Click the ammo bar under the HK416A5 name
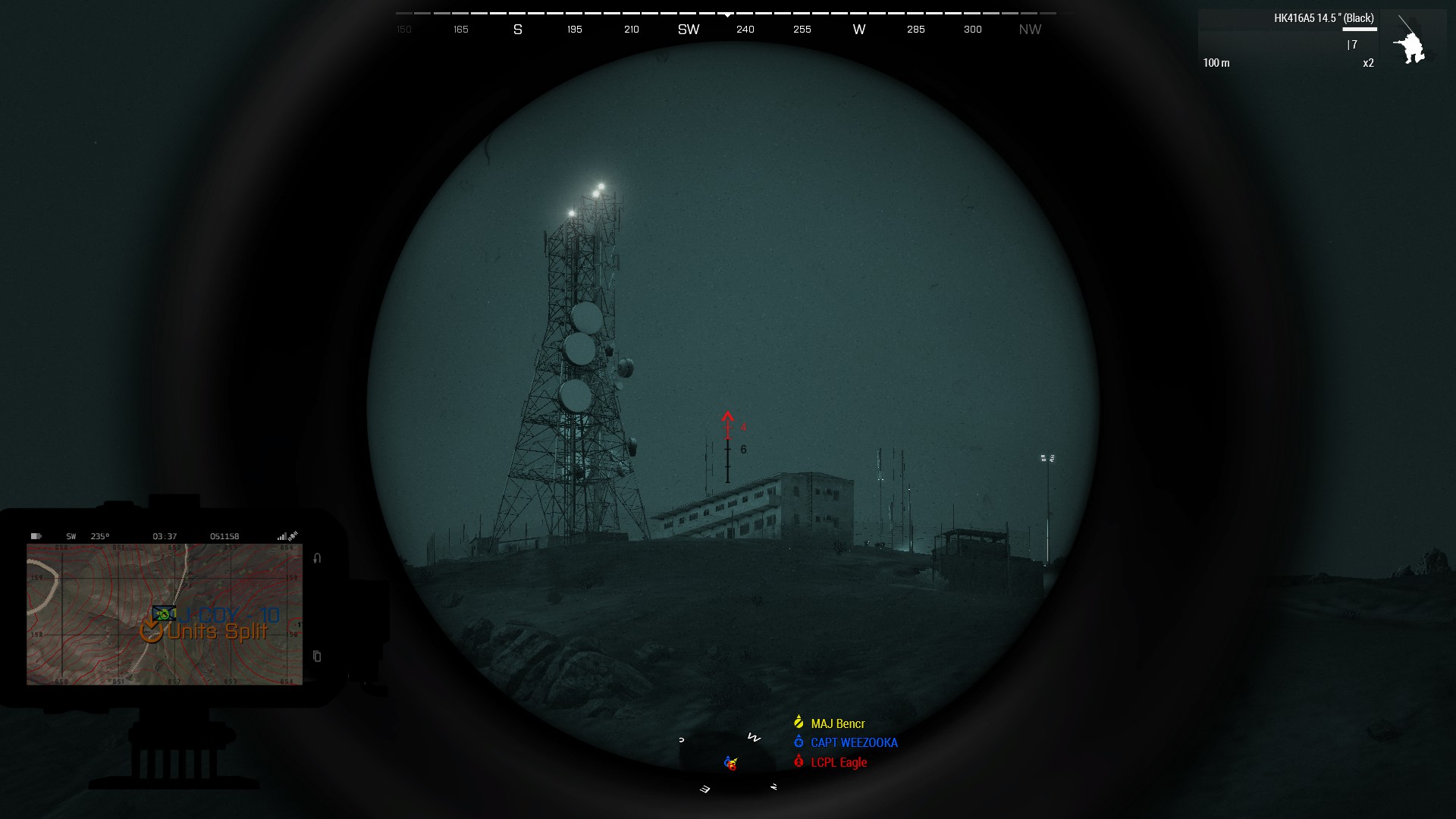The image size is (1456, 819). [x=1360, y=29]
